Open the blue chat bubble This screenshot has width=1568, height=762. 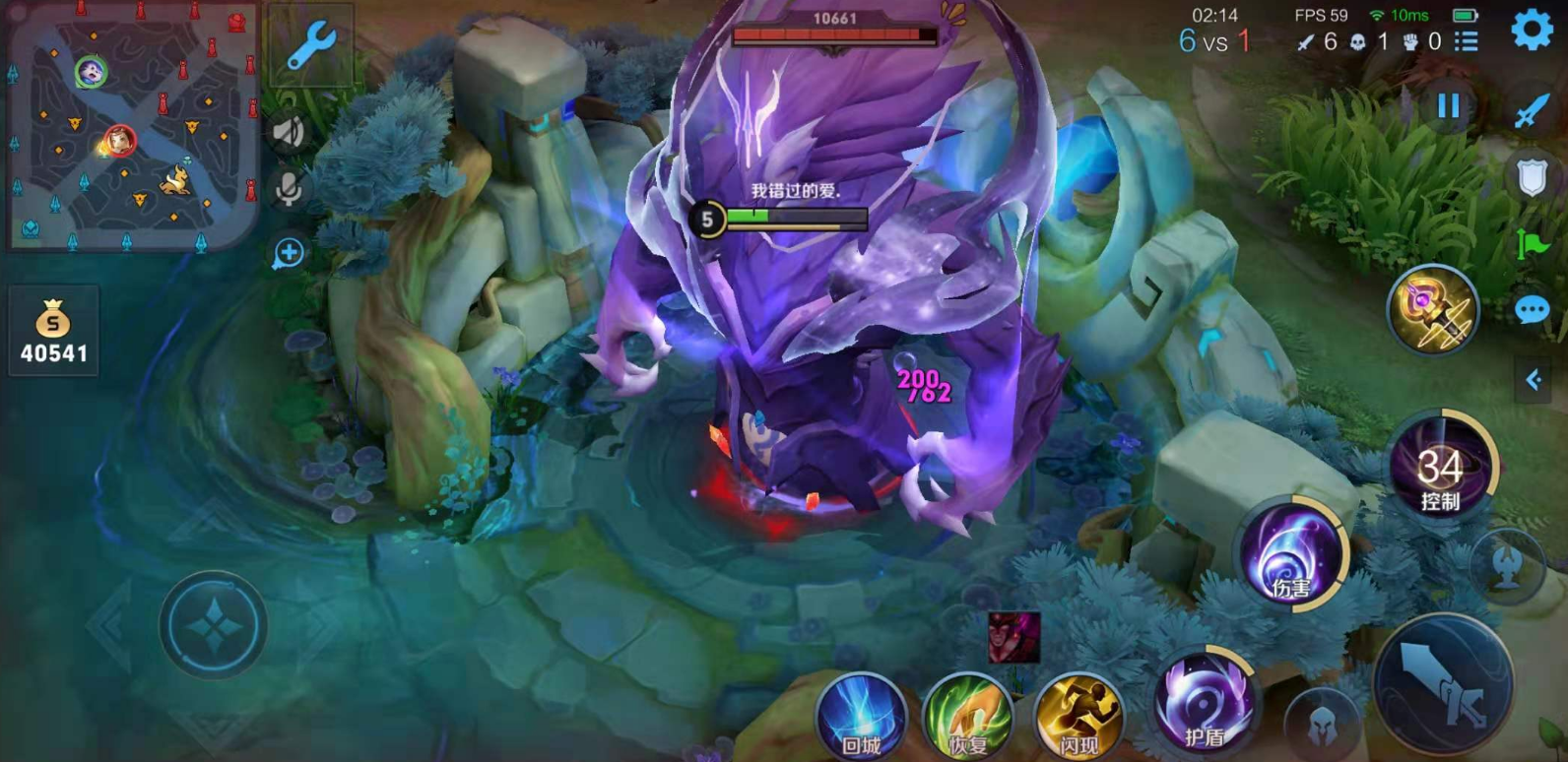pyautogui.click(x=1532, y=311)
